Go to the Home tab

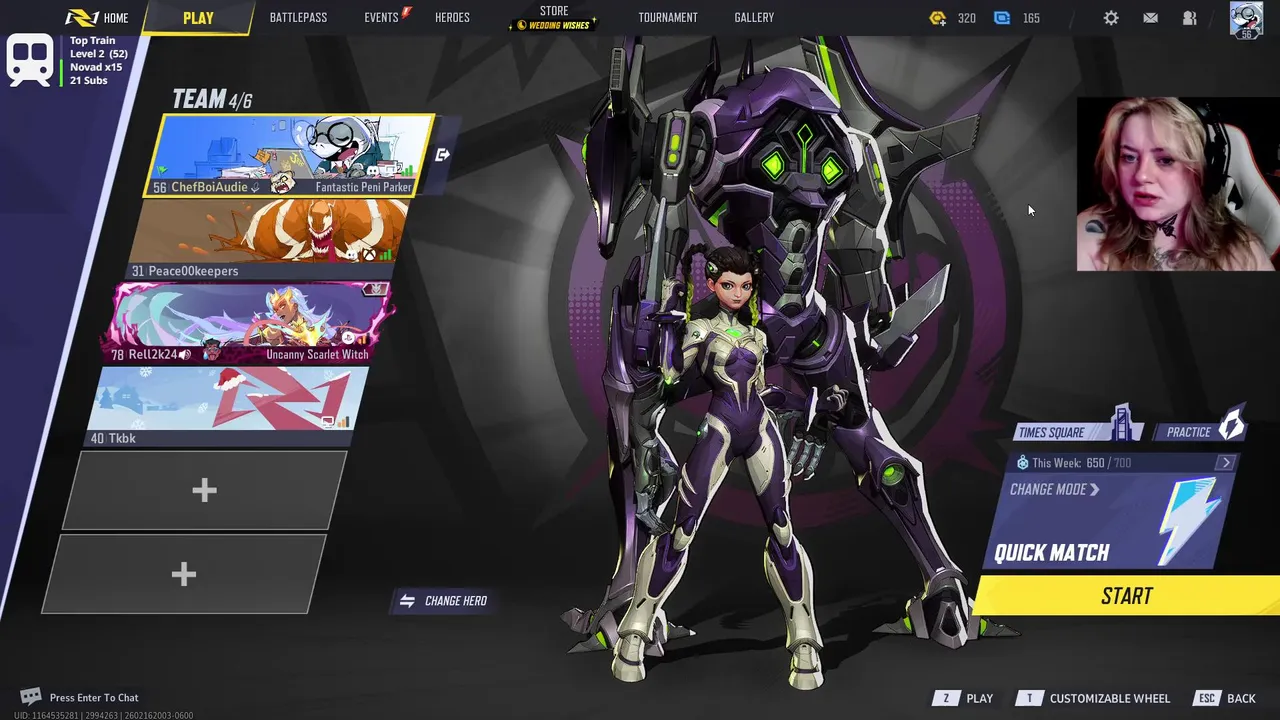[105, 18]
